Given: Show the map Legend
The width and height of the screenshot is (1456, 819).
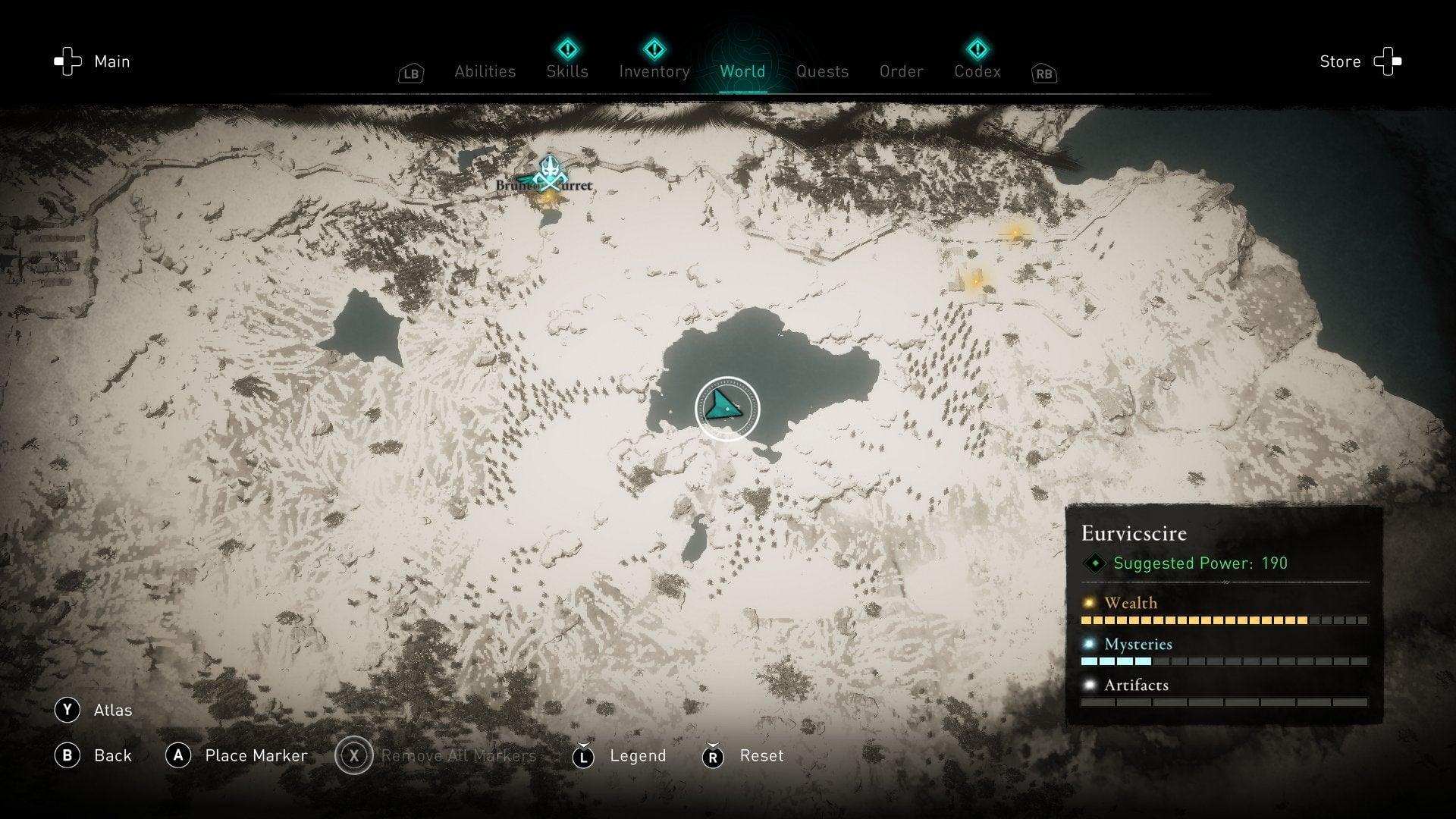Looking at the screenshot, I should coord(619,755).
